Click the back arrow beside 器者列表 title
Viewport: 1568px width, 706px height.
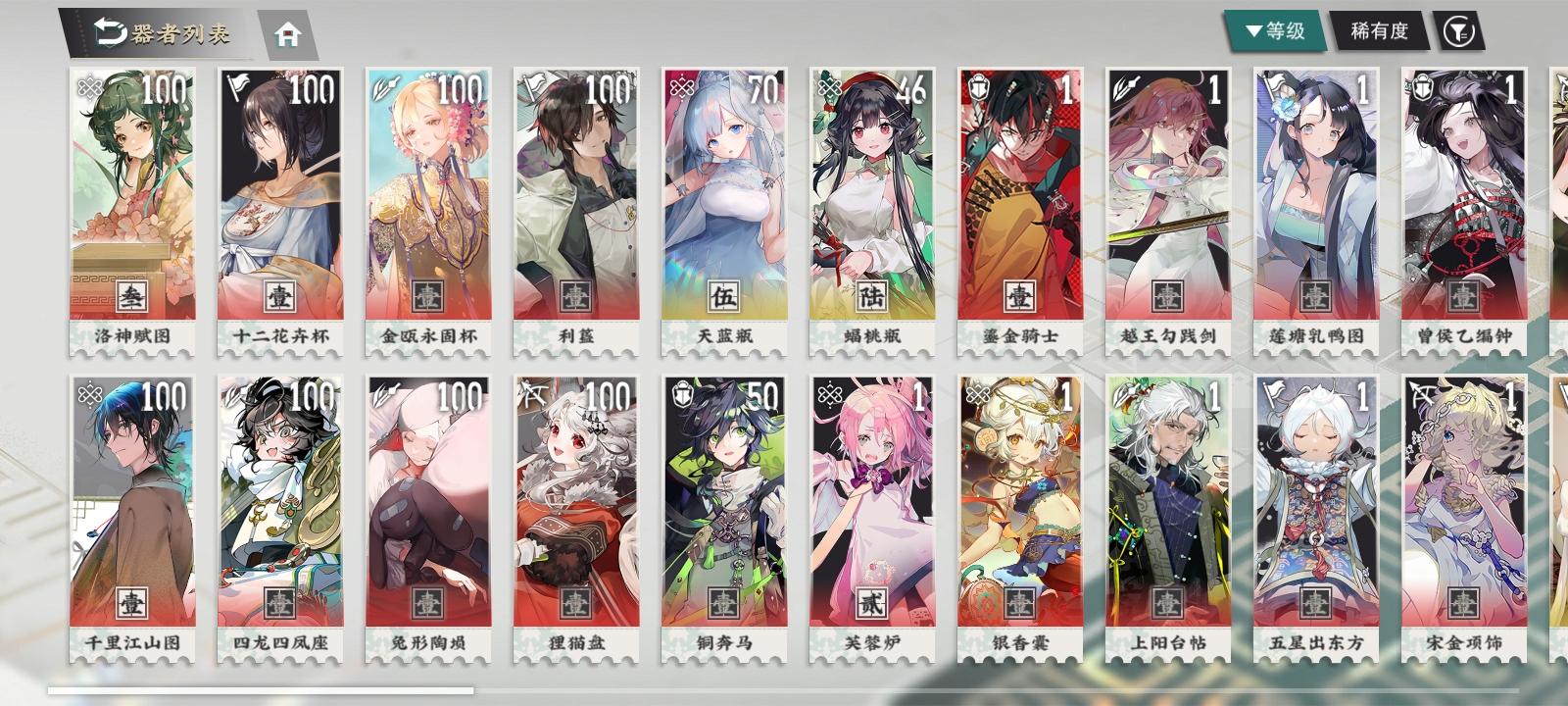108,29
